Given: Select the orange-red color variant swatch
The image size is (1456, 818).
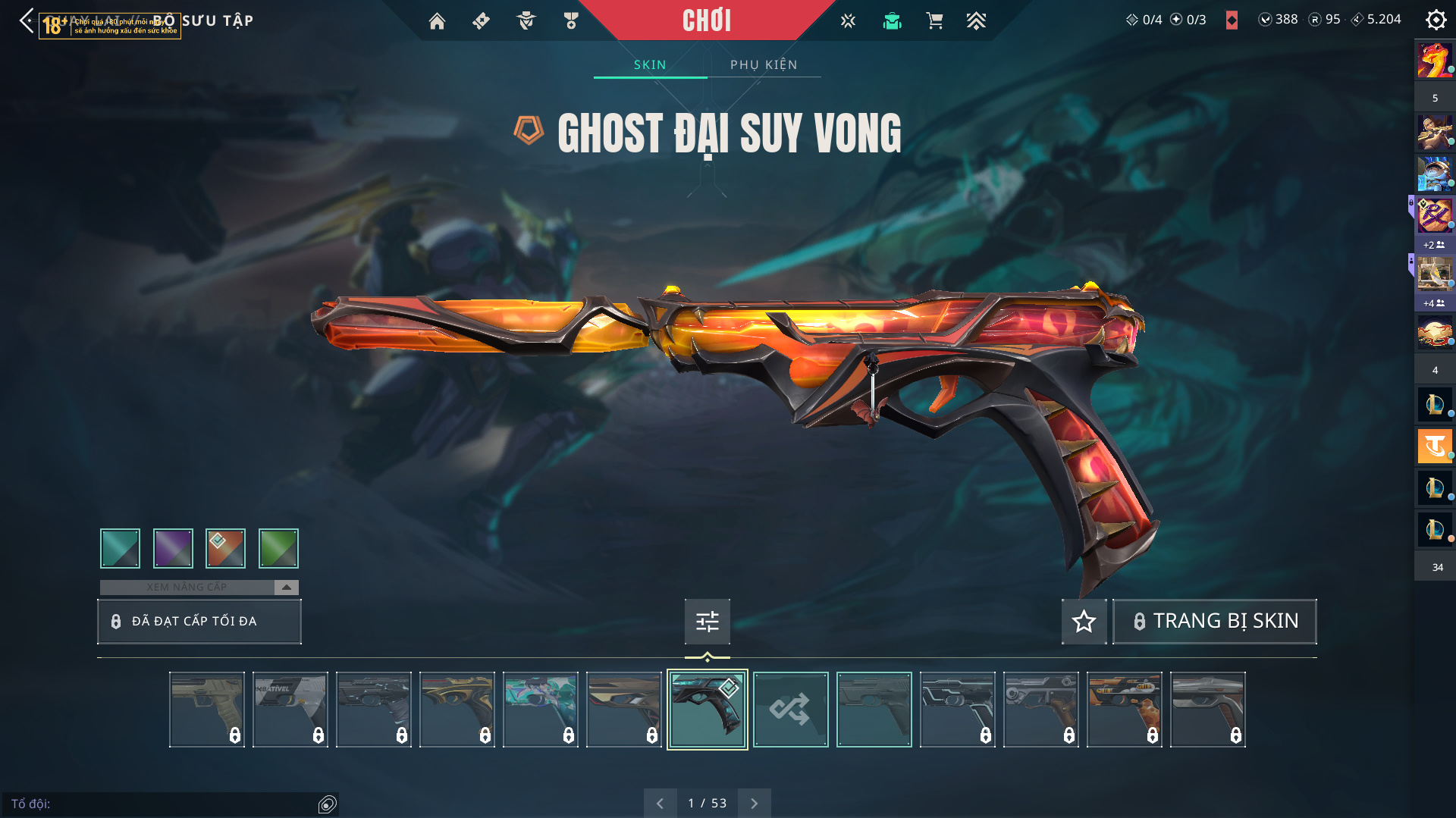Looking at the screenshot, I should tap(225, 548).
